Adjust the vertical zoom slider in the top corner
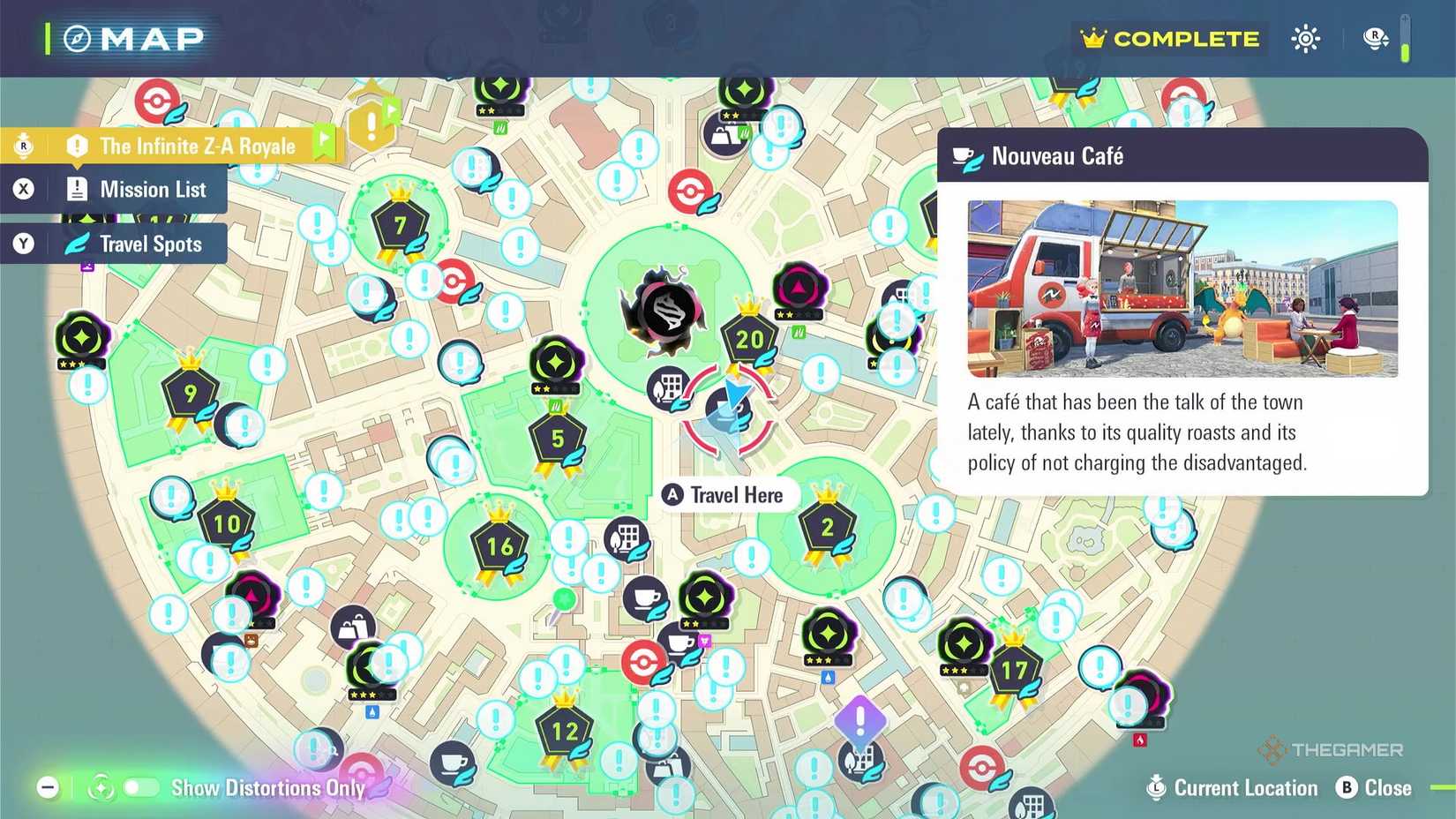 click(1407, 39)
